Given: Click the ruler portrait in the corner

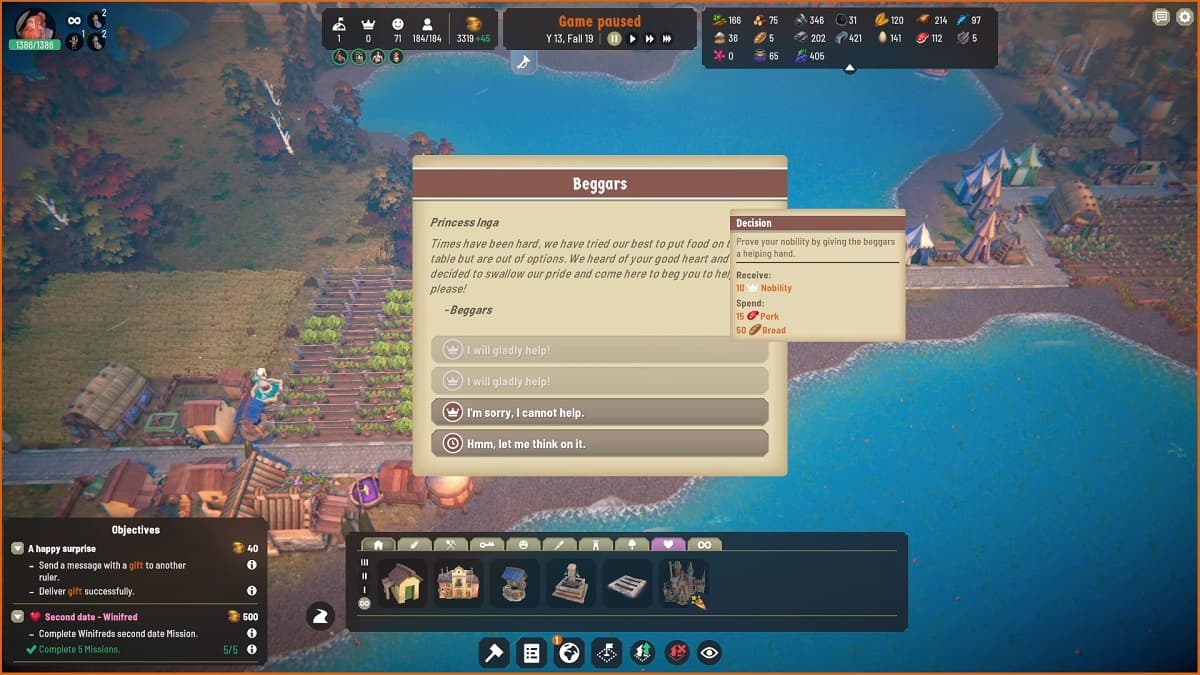Looking at the screenshot, I should pyautogui.click(x=34, y=23).
